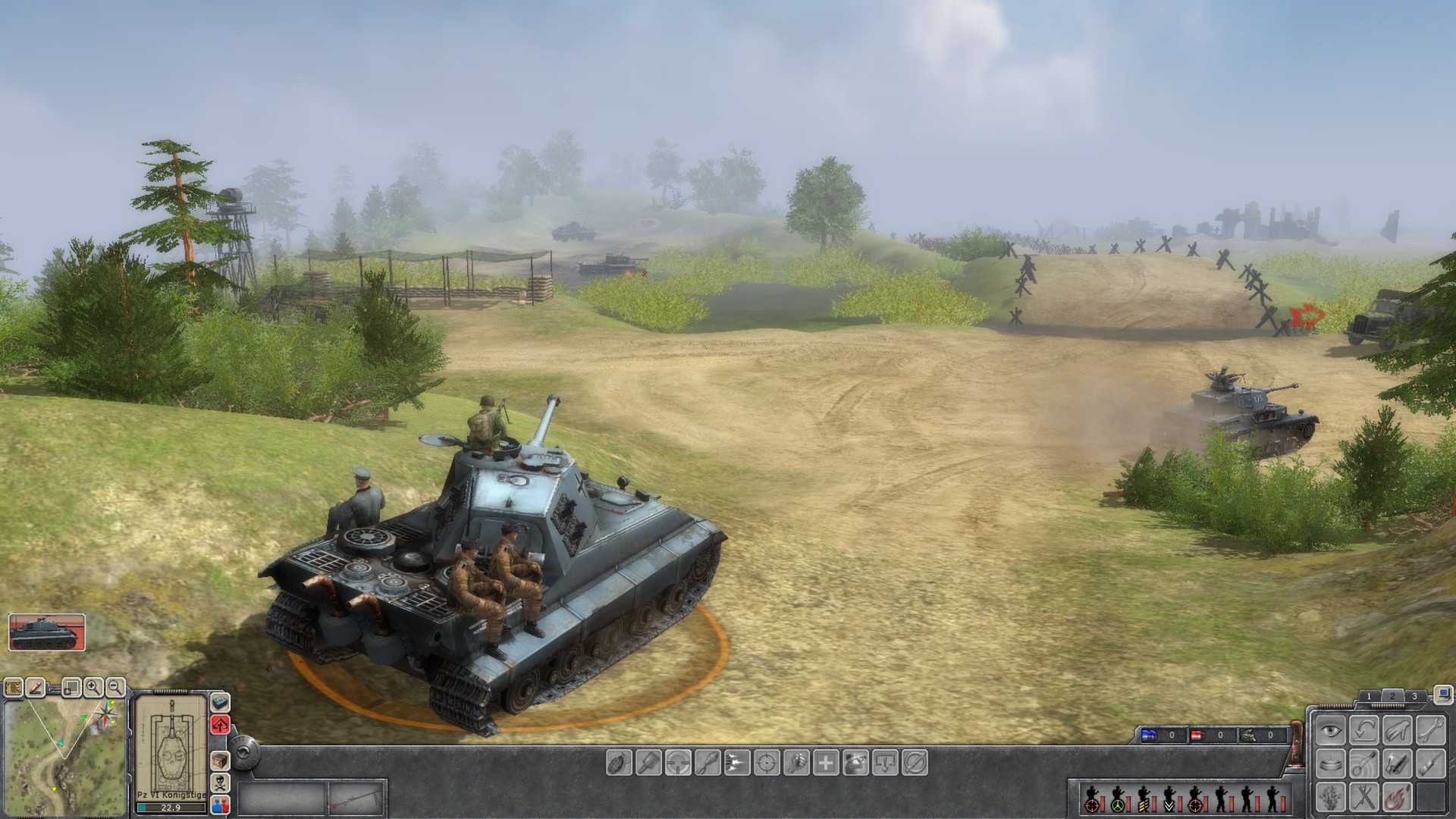The width and height of the screenshot is (1456, 819).
Task: Select the crate inventory icon beside tank blueprint
Action: [221, 762]
